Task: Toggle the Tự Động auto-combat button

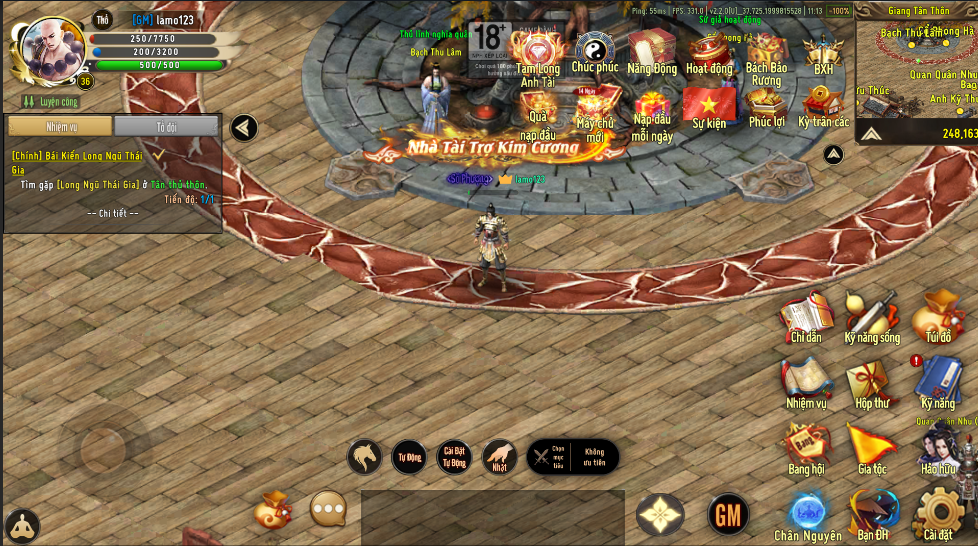Action: pos(409,457)
